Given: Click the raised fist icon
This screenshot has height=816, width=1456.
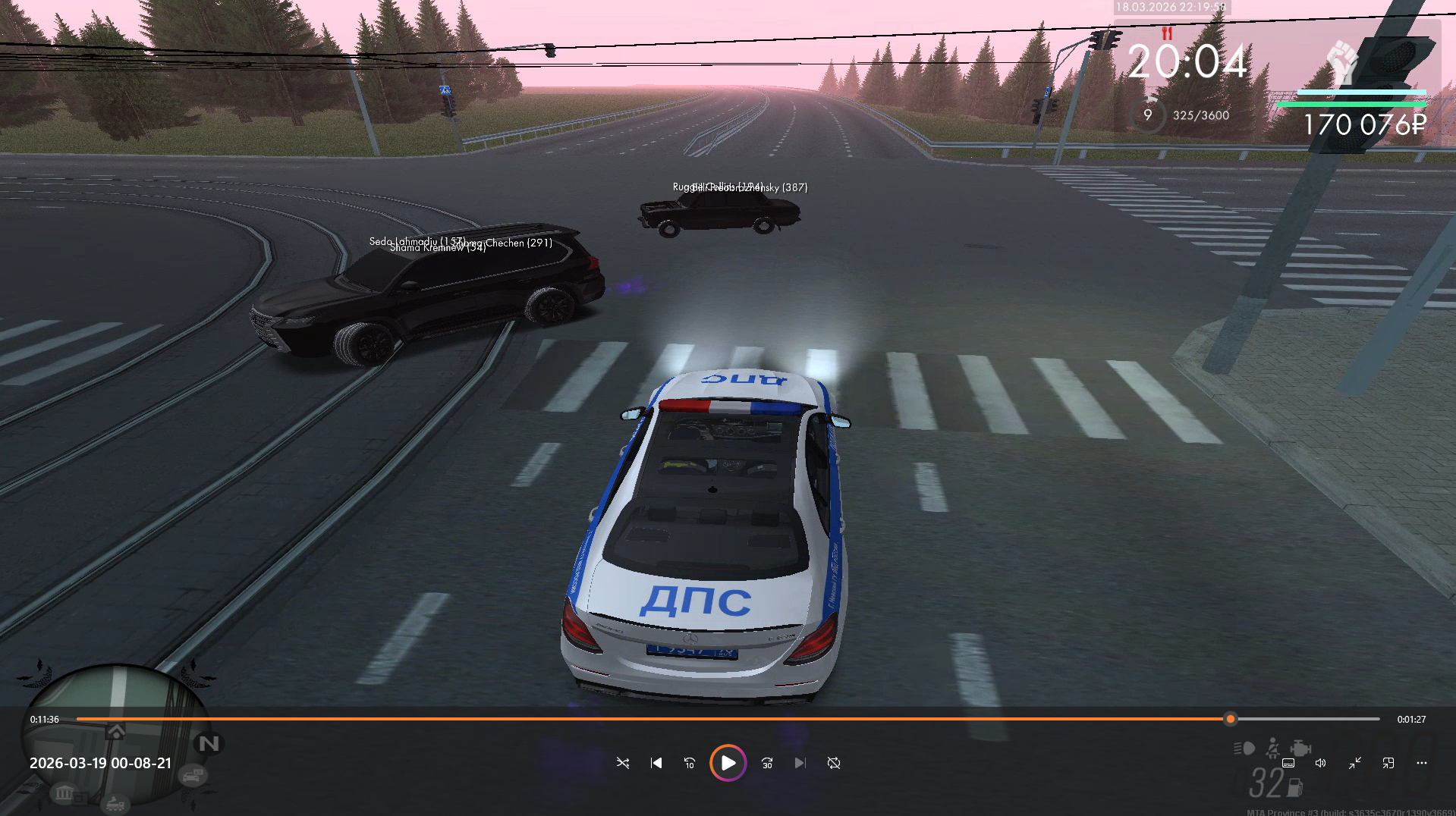Looking at the screenshot, I should [x=1342, y=61].
